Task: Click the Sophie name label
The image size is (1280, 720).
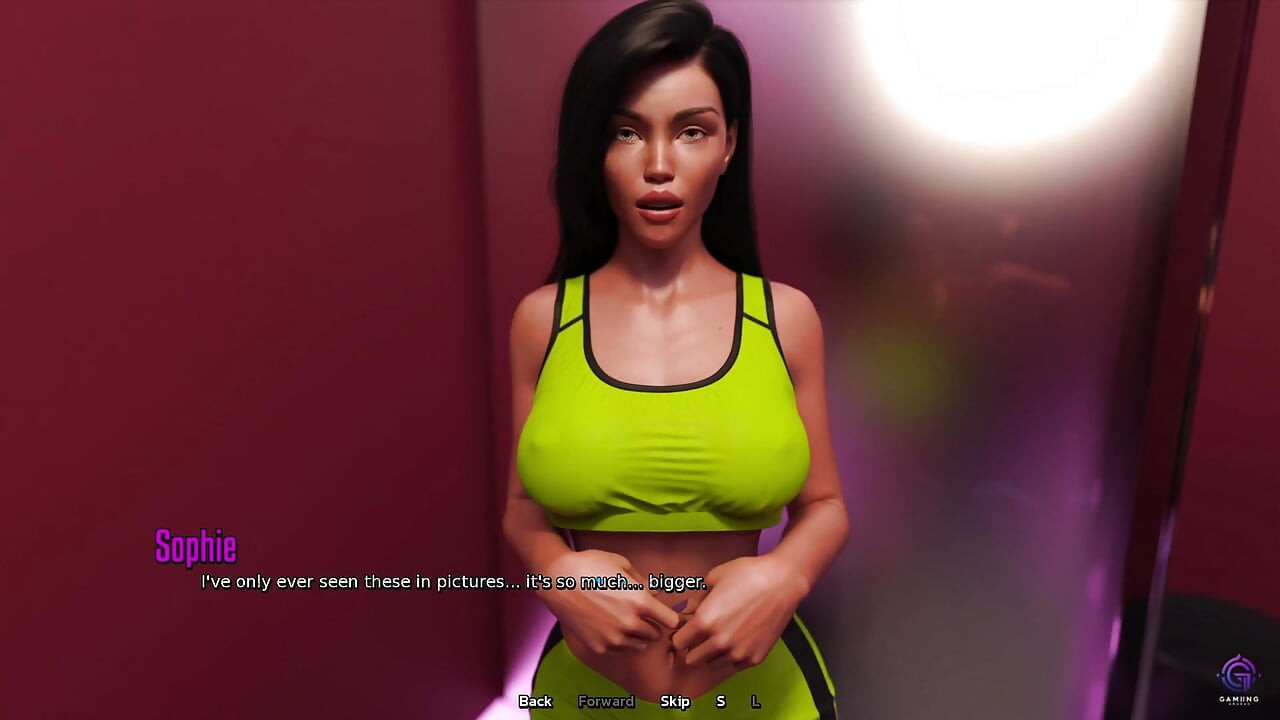Action: tap(197, 547)
